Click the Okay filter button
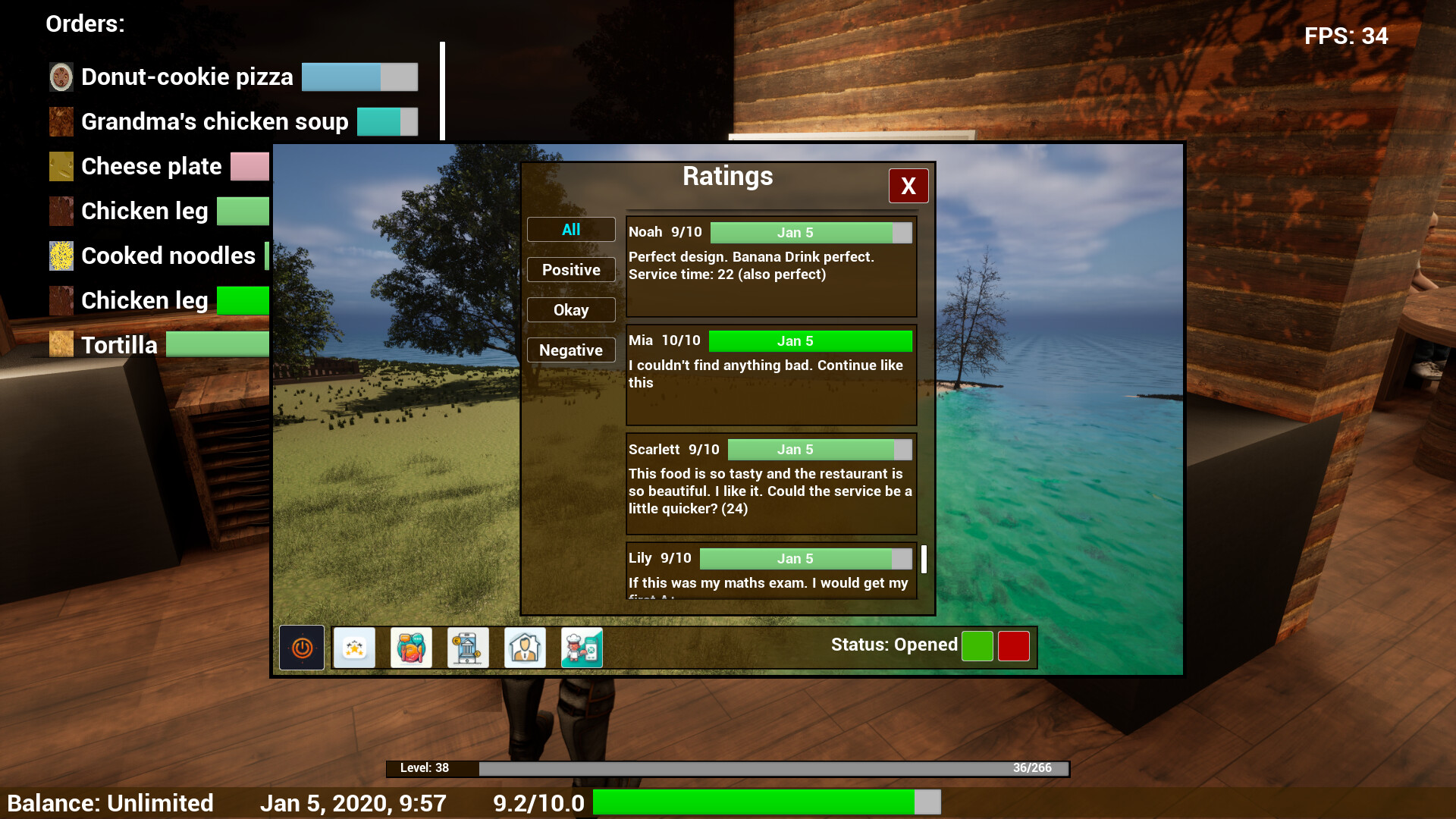 coord(571,309)
